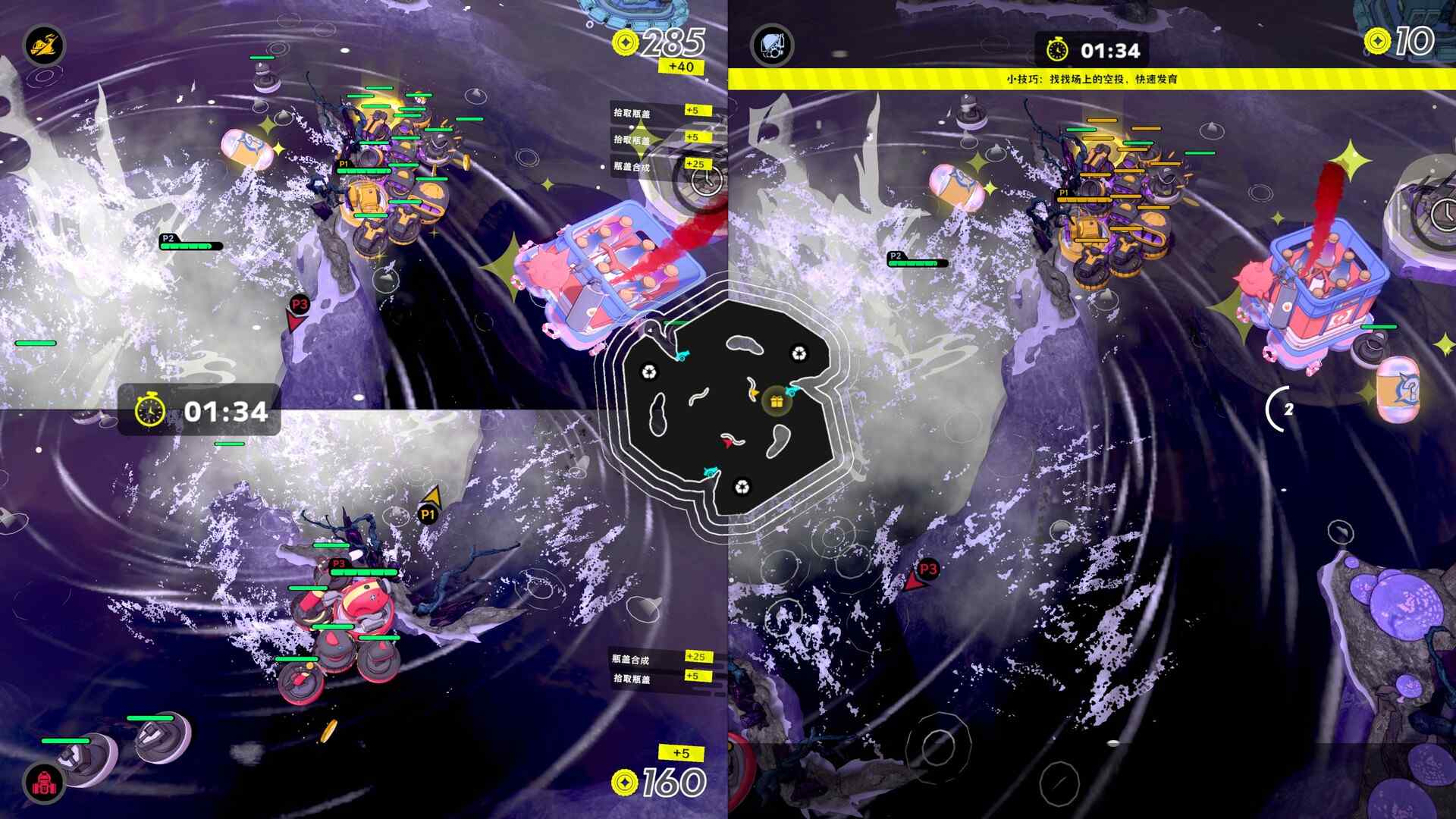
Task: Click the coin icon next to the 285 score
Action: [624, 43]
